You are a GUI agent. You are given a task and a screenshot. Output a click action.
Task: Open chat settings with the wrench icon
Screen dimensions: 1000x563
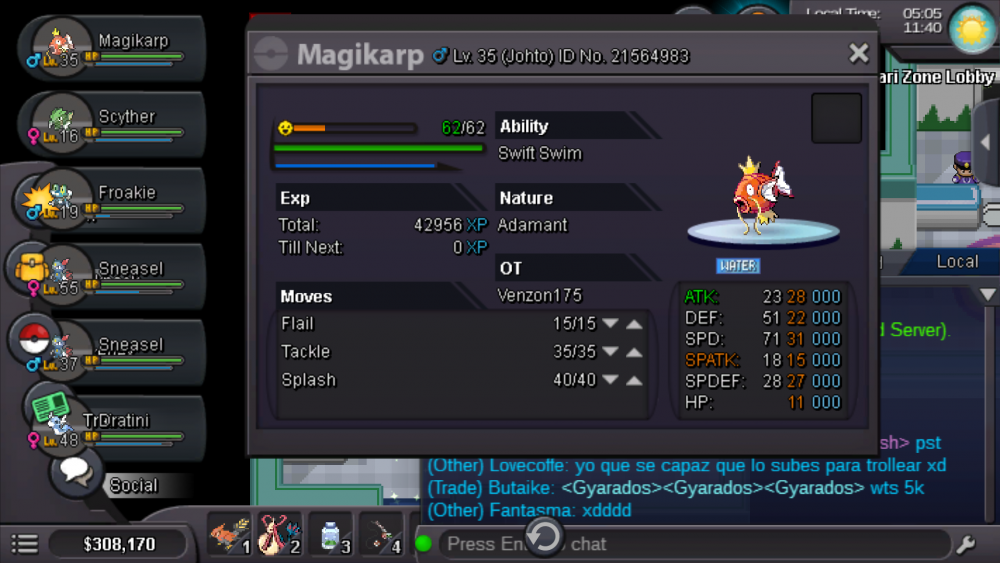[966, 544]
